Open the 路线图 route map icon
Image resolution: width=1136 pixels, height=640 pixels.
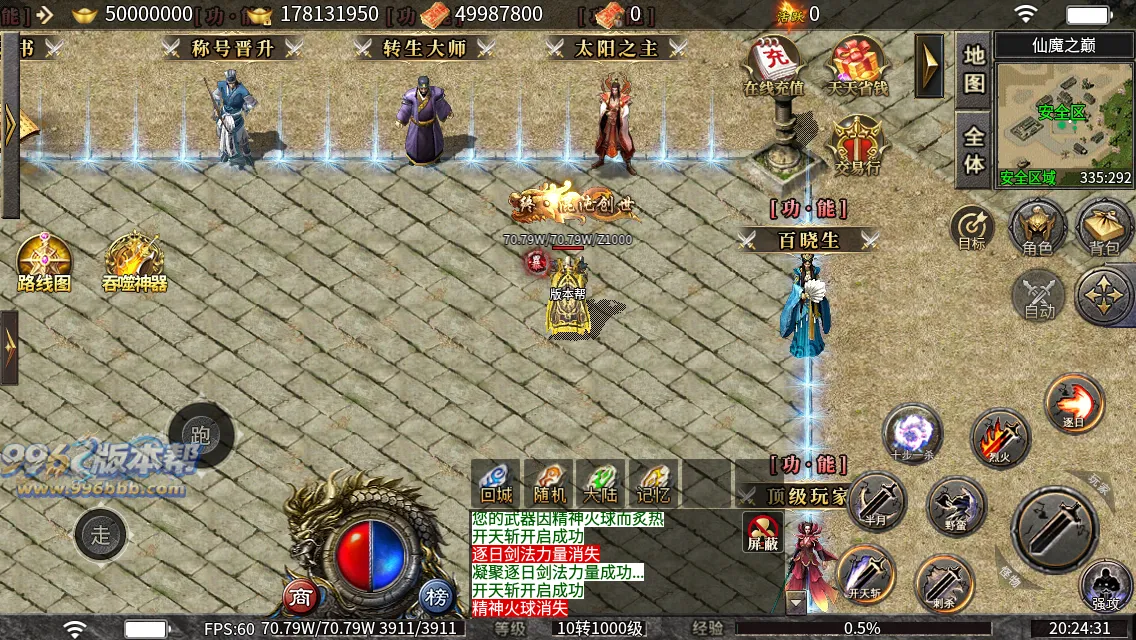45,262
